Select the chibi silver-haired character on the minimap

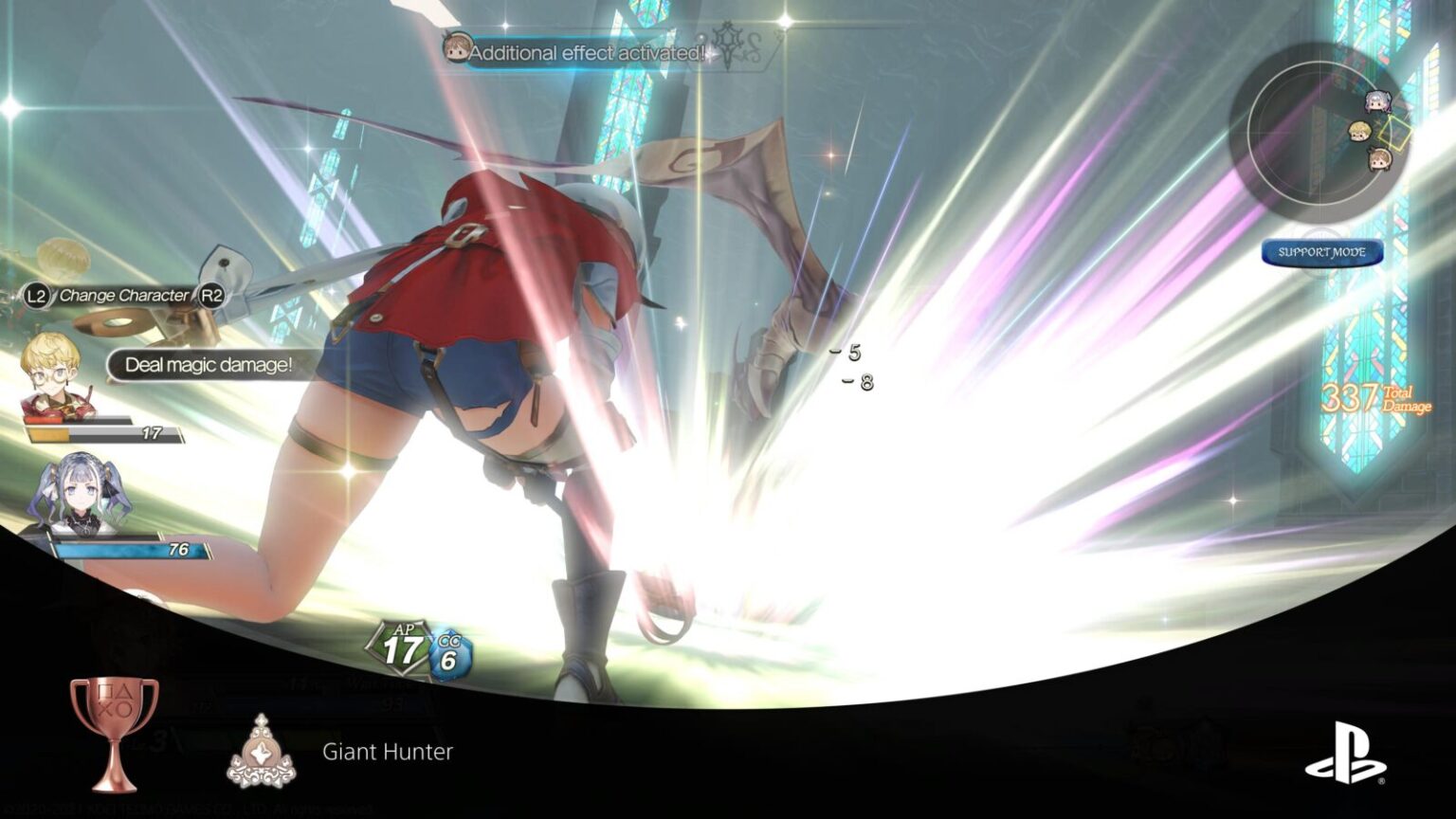click(1378, 101)
